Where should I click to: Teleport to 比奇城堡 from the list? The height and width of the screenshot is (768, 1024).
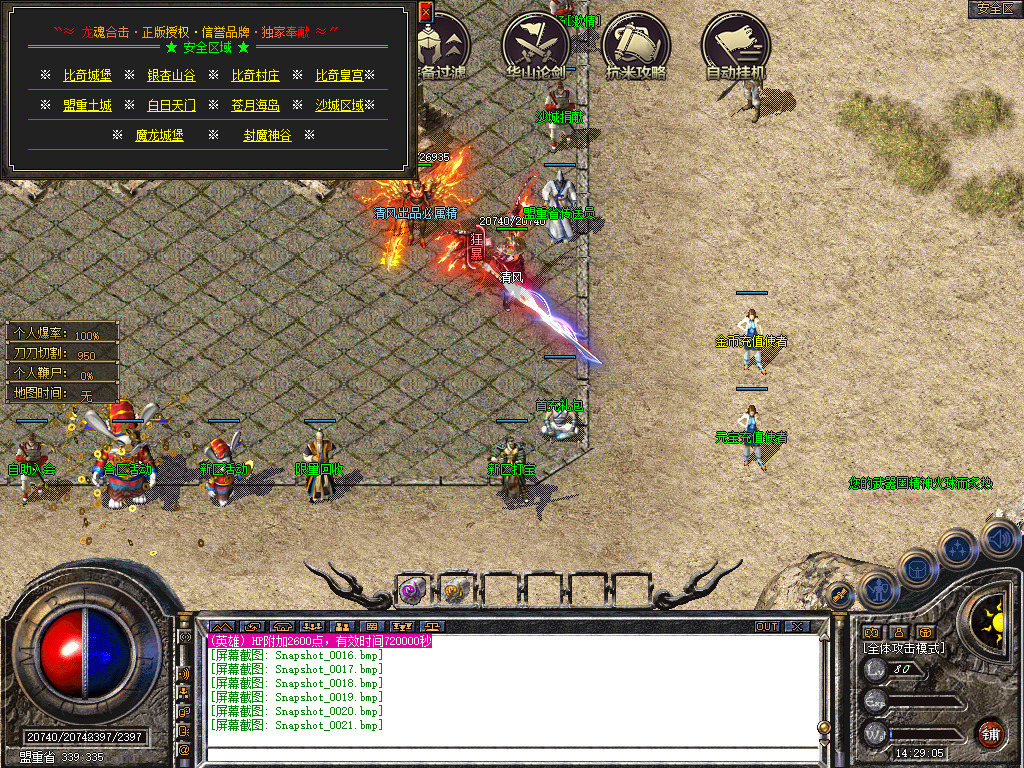[x=87, y=75]
